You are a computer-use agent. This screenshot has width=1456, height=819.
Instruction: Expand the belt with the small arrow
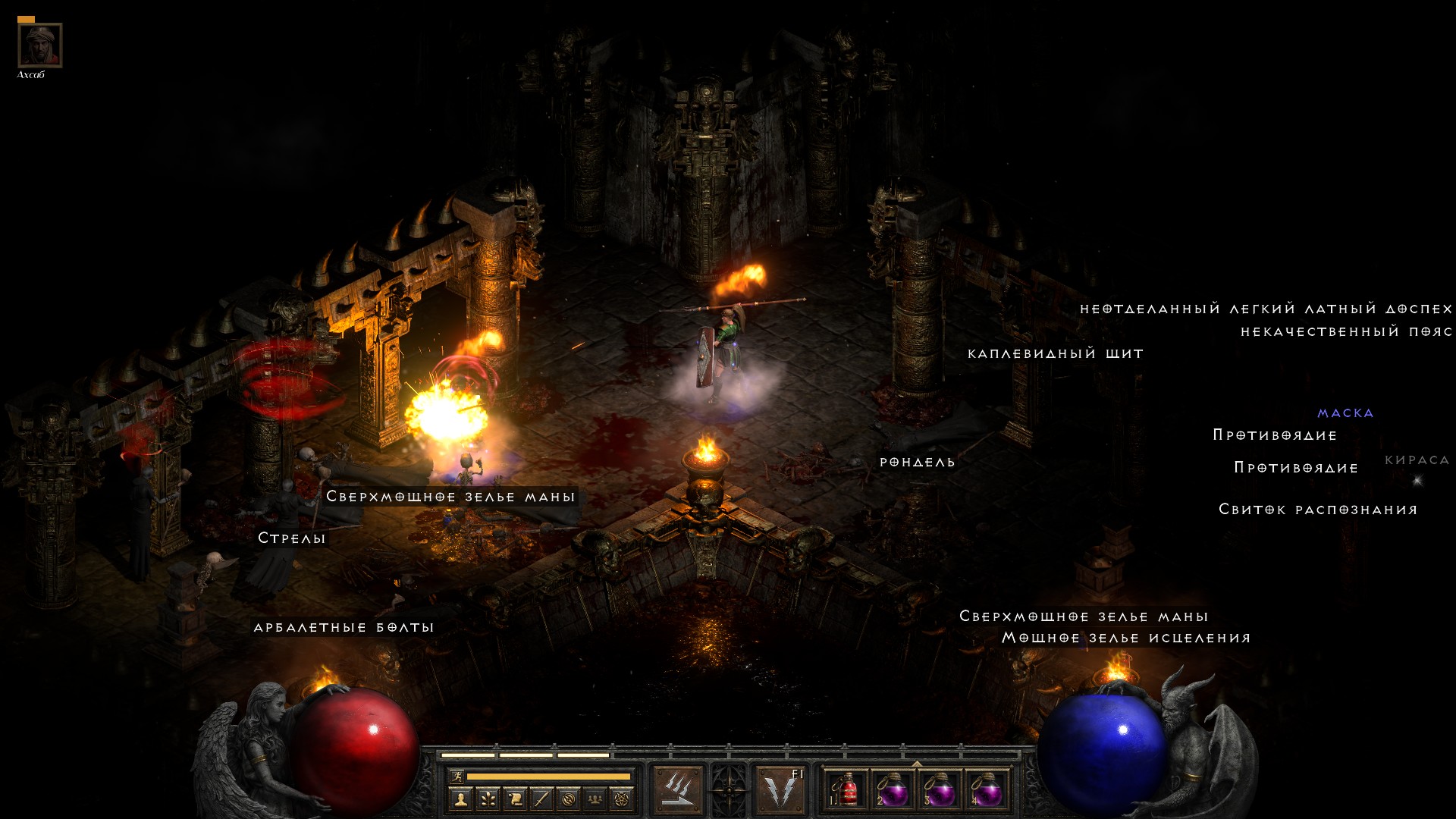point(917,763)
